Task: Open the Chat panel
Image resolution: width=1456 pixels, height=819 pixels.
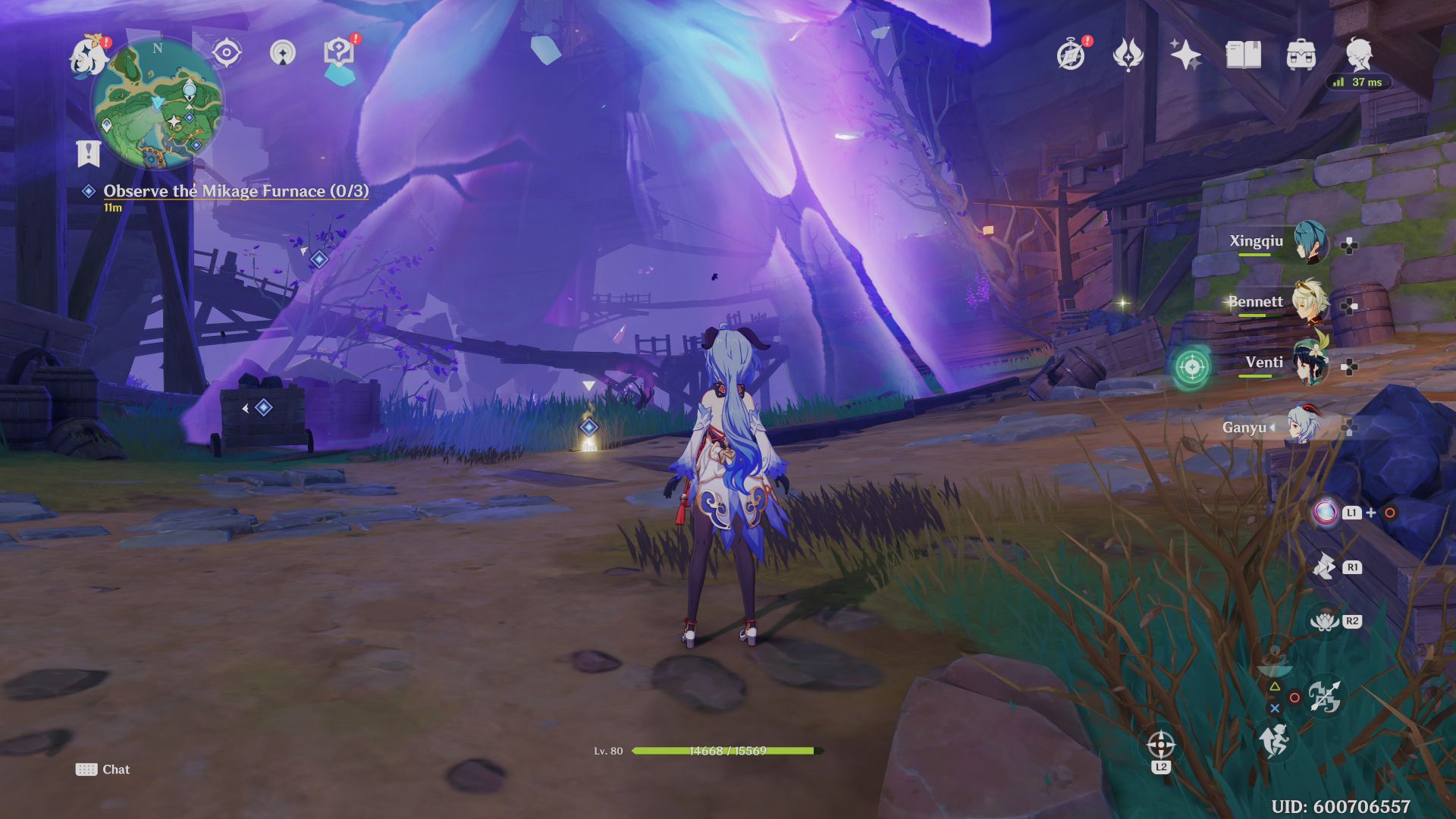Action: pos(105,769)
